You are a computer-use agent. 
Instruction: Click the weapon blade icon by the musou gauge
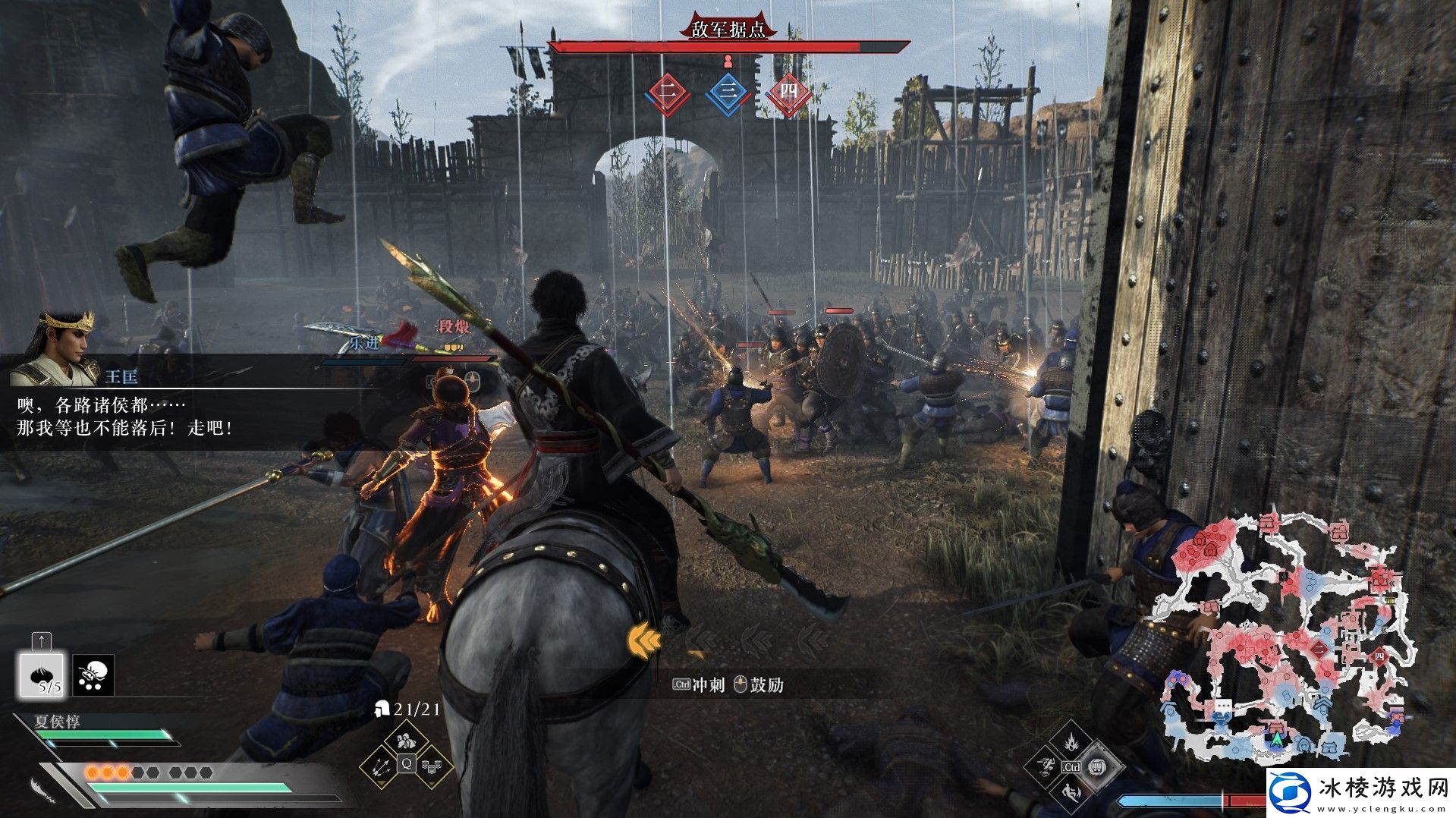pyautogui.click(x=42, y=789)
